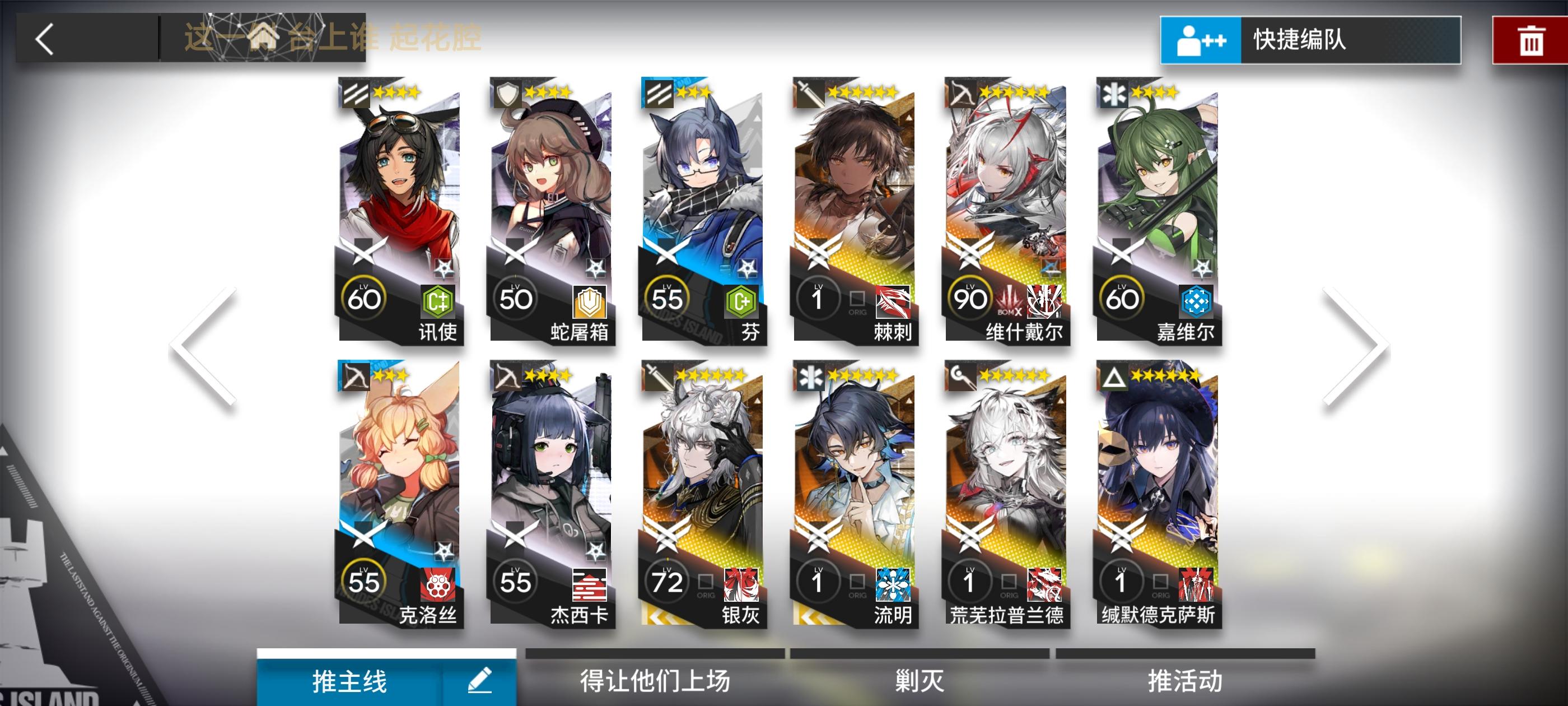Image resolution: width=1568 pixels, height=706 pixels.
Task: Switch to the 剿灭 squad tab
Action: pos(919,682)
